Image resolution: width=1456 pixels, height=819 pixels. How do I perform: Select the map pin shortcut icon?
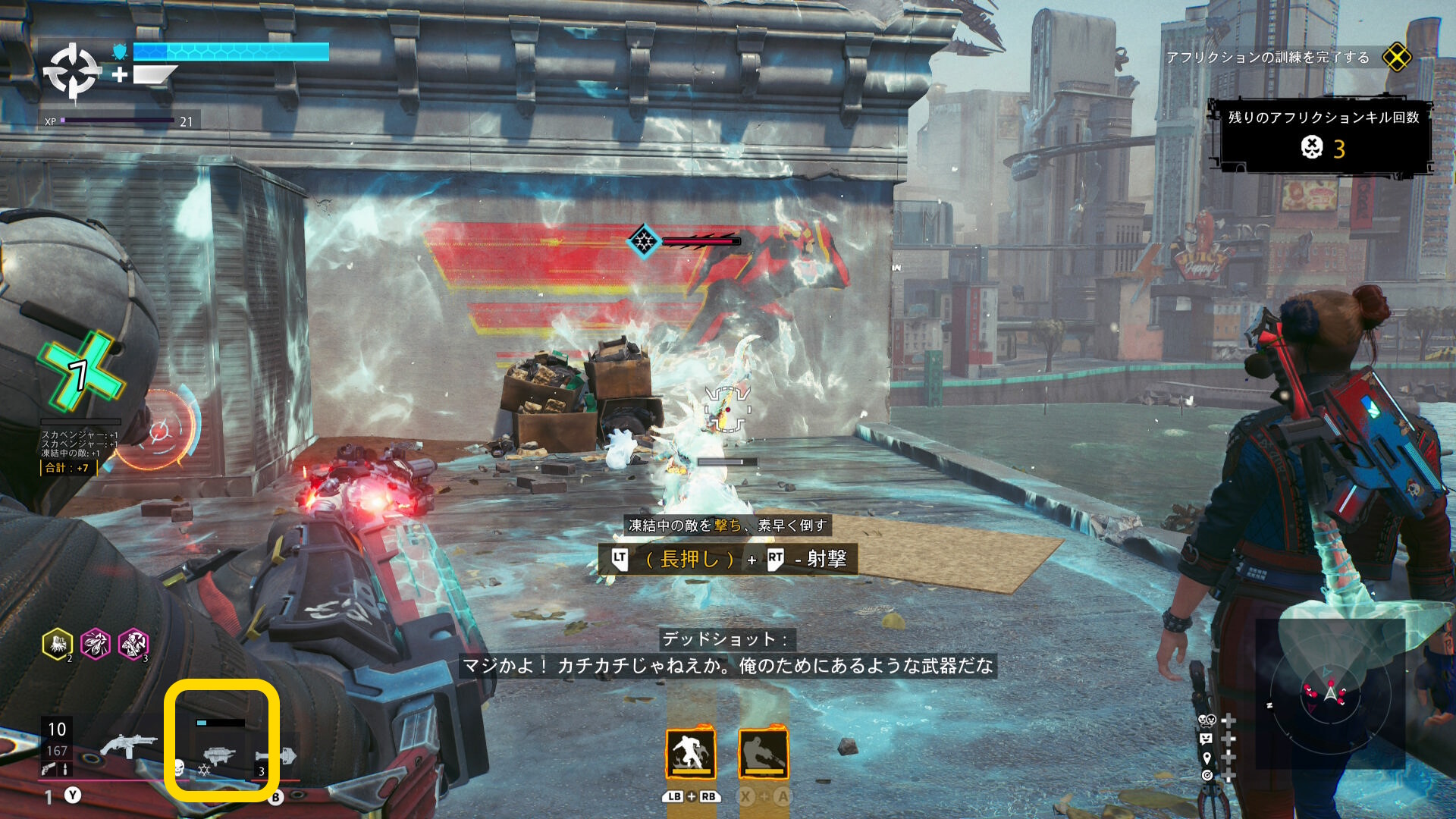click(x=1207, y=757)
